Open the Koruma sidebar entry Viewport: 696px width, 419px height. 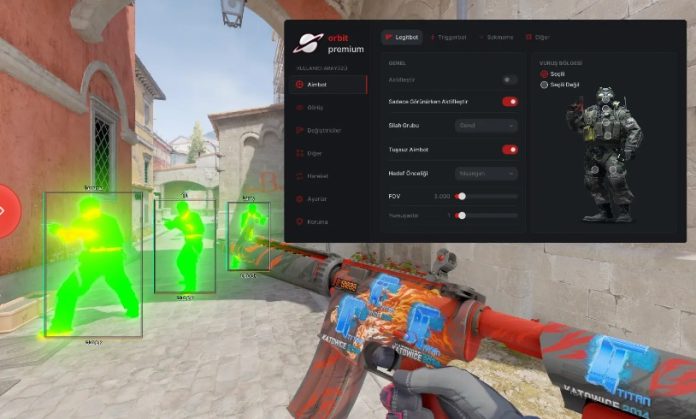(316, 221)
